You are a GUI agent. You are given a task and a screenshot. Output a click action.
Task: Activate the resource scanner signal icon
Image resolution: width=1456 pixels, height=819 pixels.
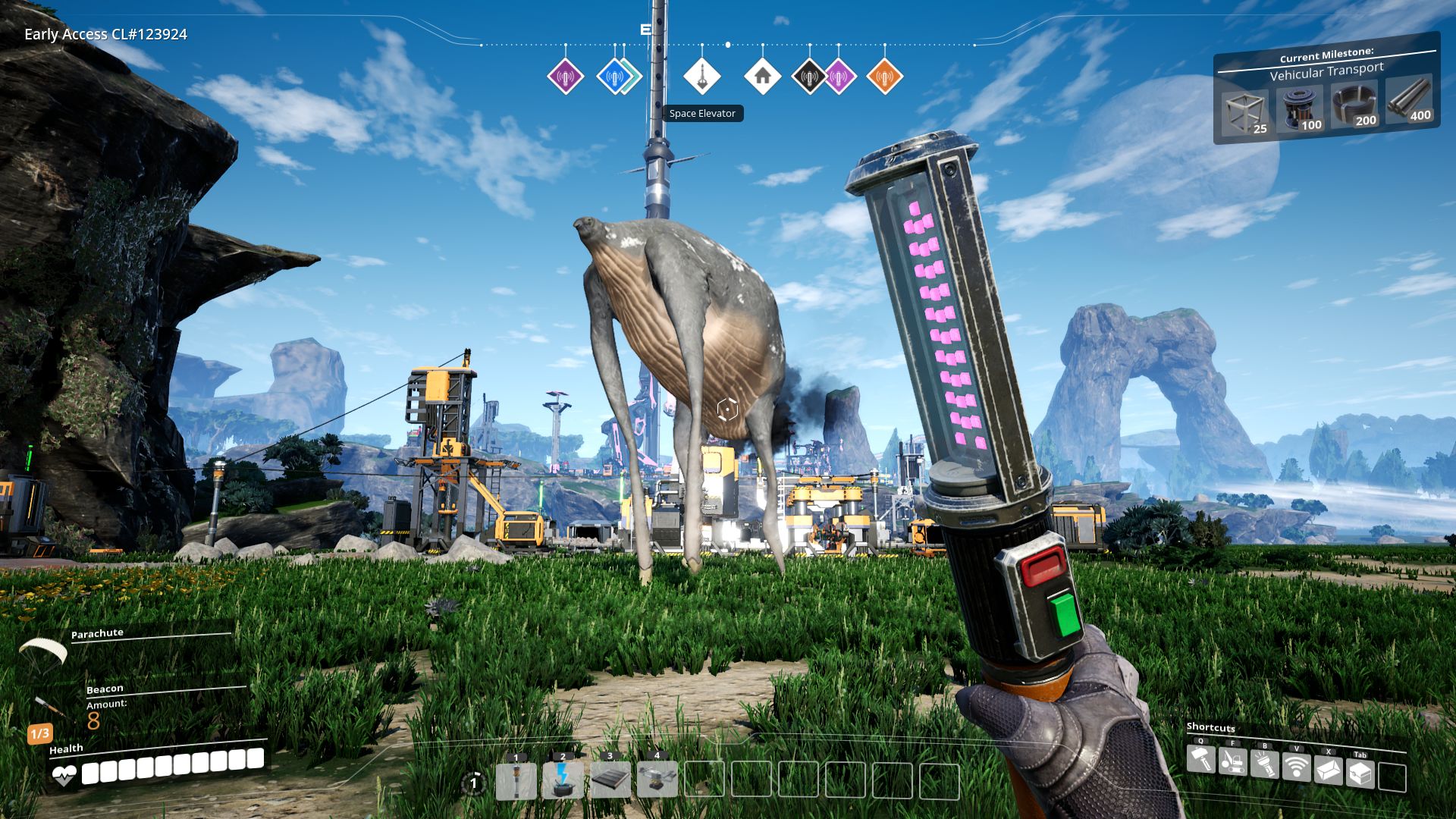pyautogui.click(x=1297, y=767)
